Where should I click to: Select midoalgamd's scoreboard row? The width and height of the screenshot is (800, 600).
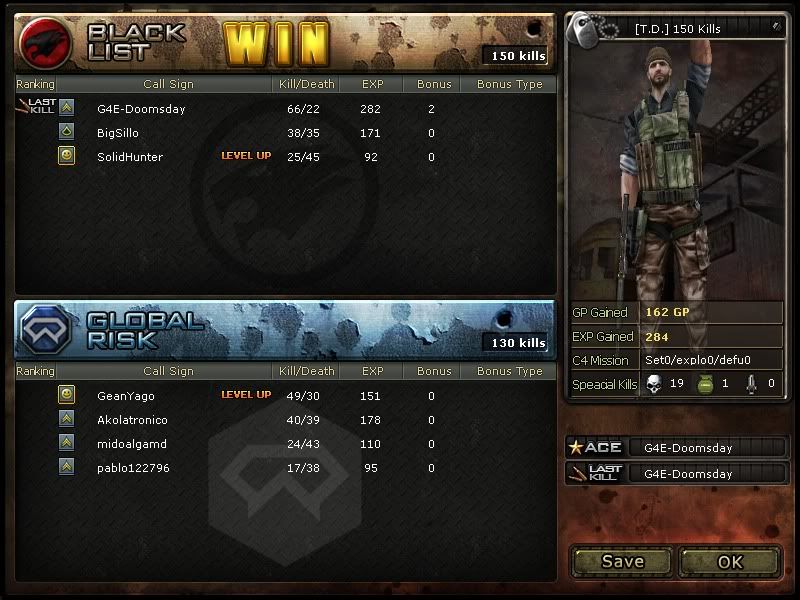(x=132, y=444)
